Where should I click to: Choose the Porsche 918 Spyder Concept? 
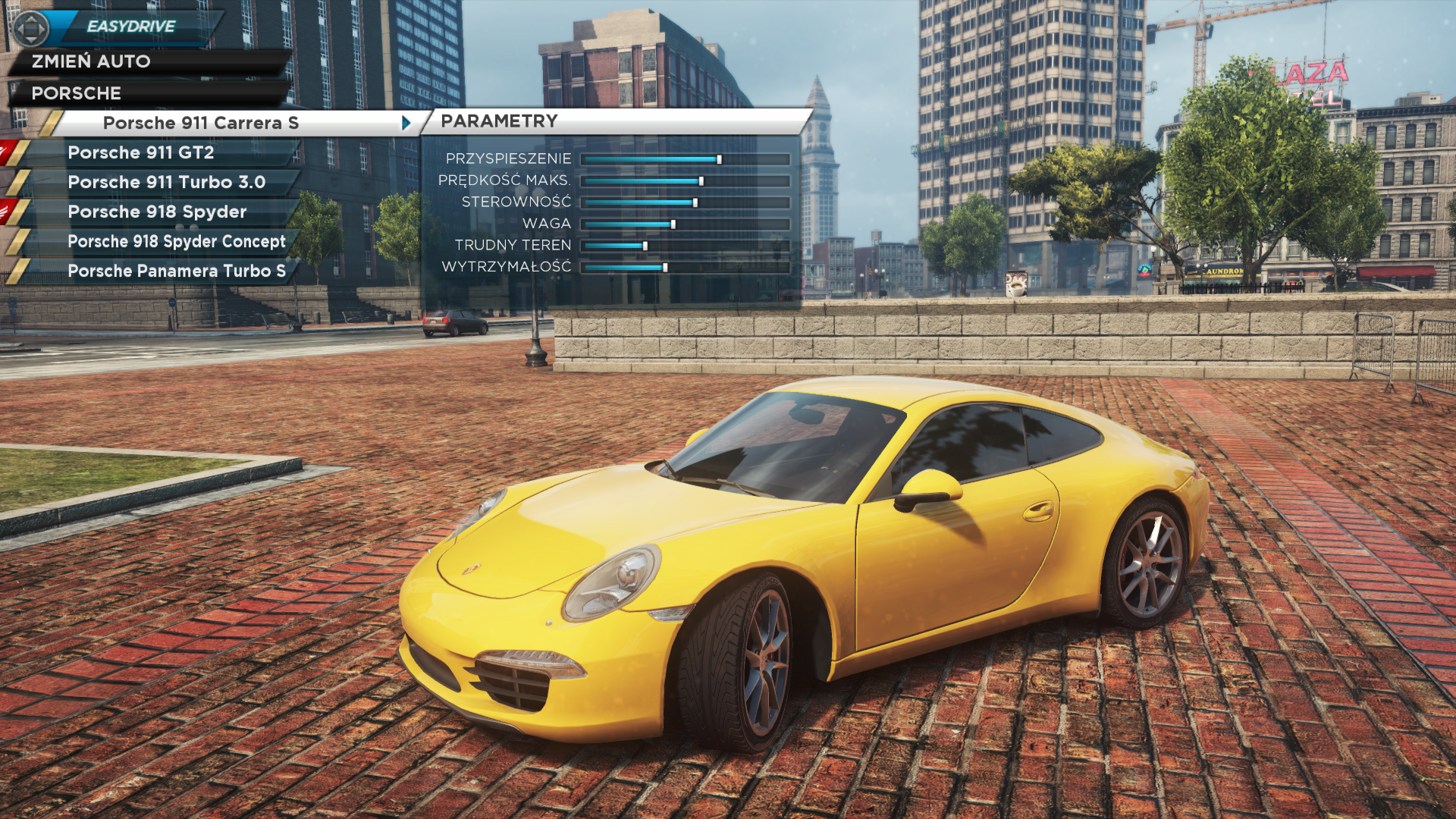[176, 241]
